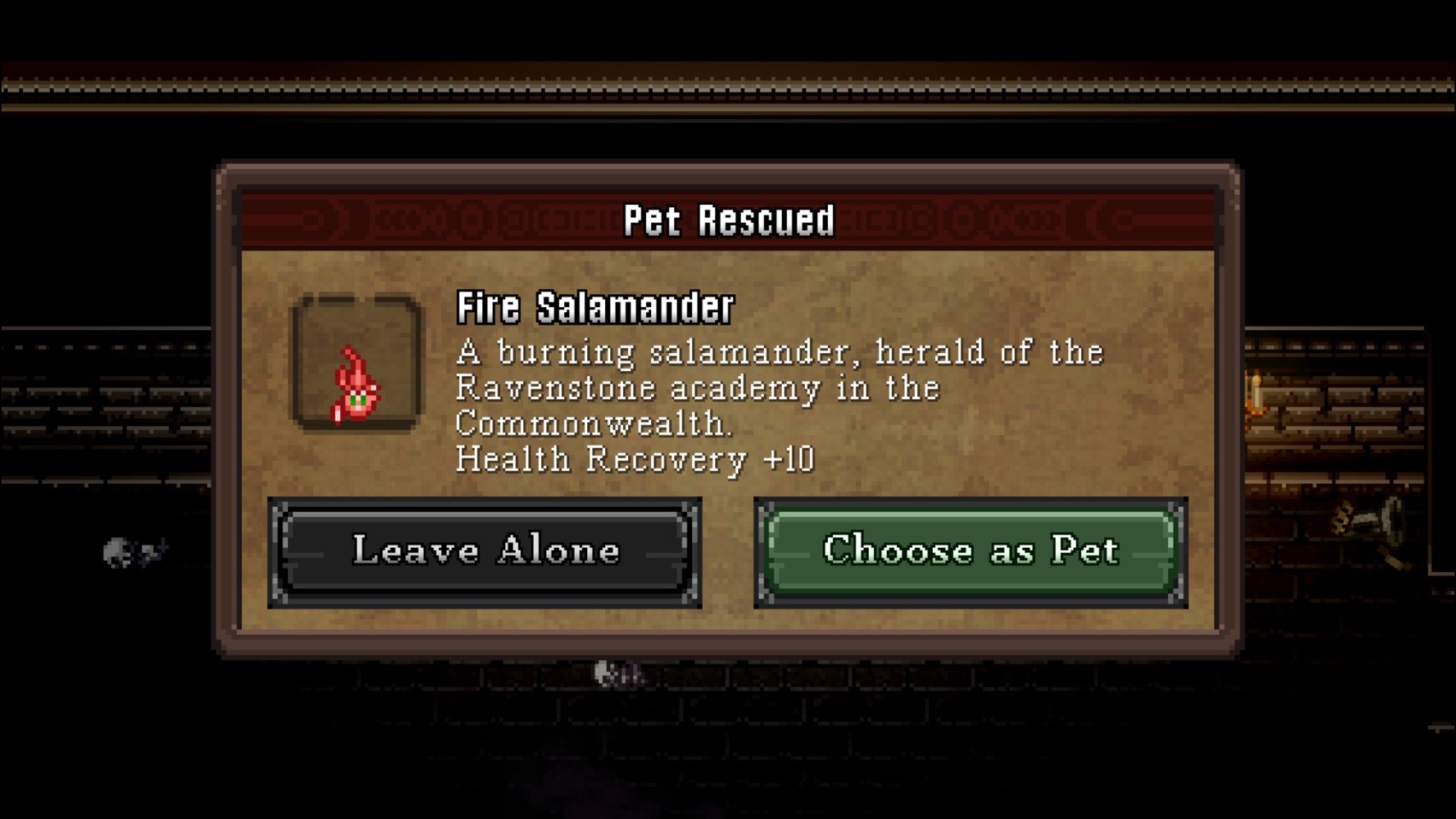Select the Pet Rescued title
Image resolution: width=1456 pixels, height=819 pixels.
[x=728, y=220]
